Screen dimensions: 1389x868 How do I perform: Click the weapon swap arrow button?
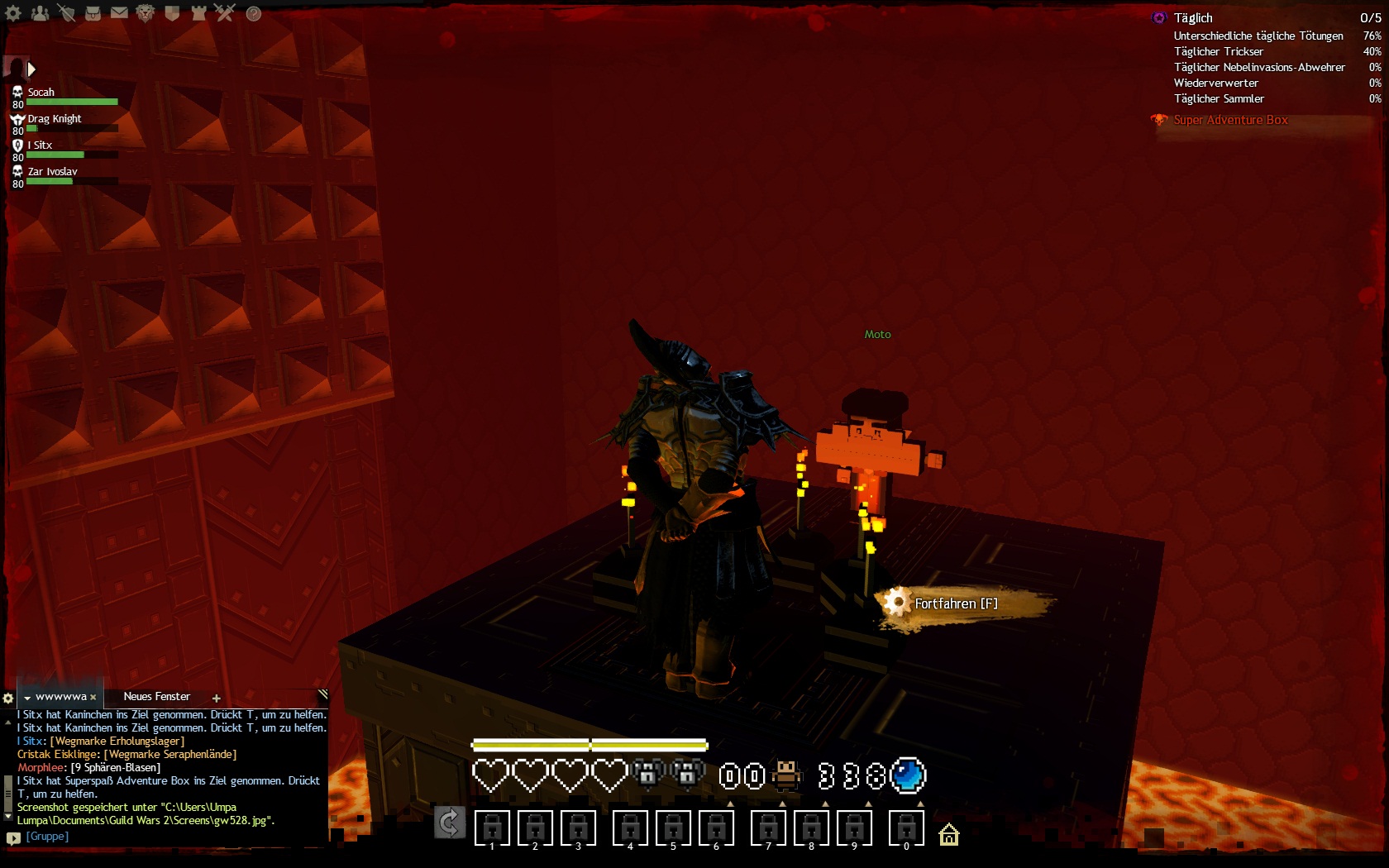click(x=449, y=823)
